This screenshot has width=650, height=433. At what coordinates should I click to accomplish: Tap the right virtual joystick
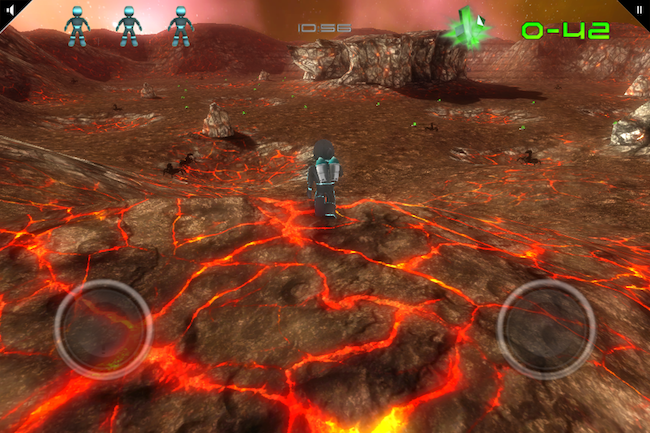546,329
